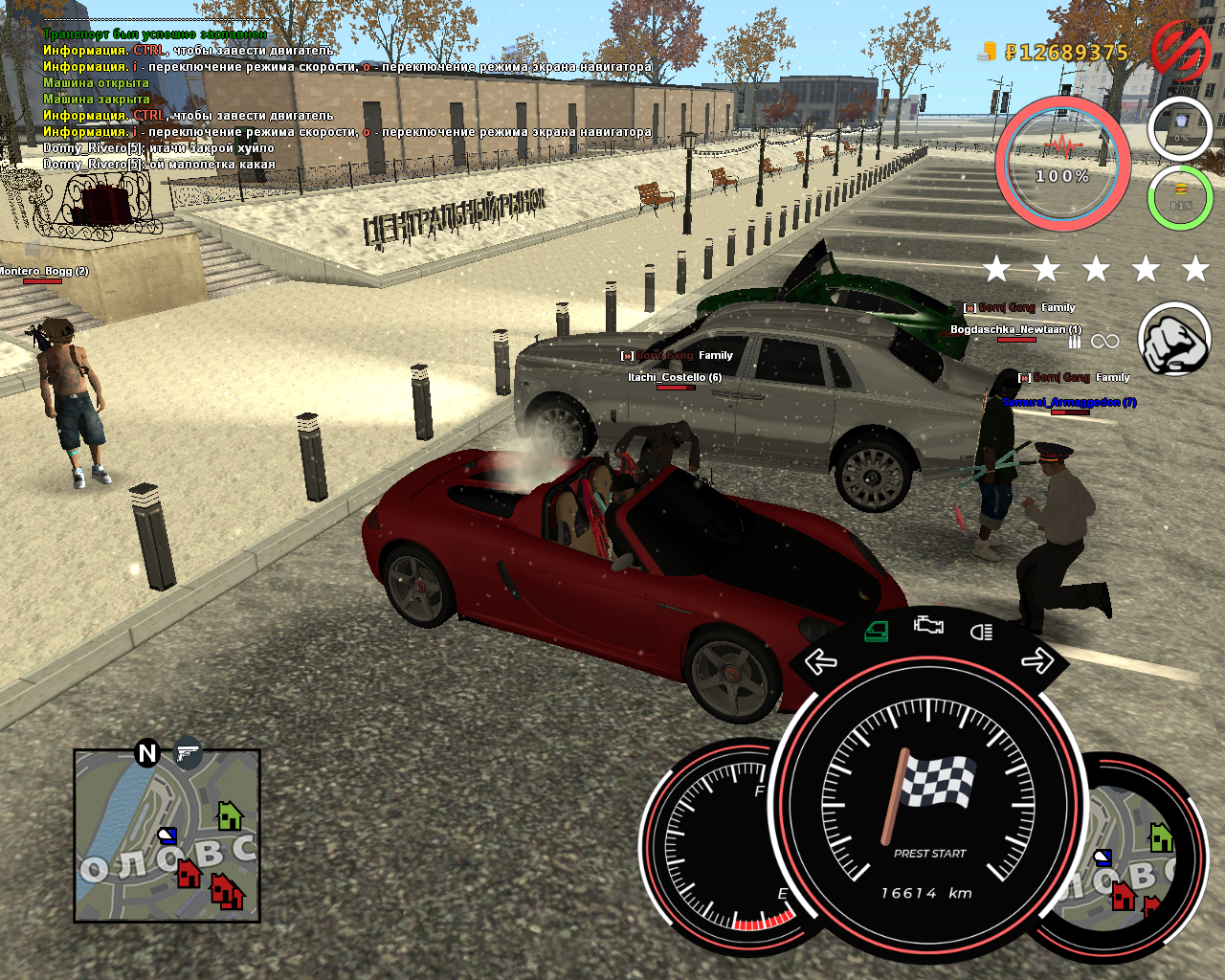The height and width of the screenshot is (980, 1225).
Task: Click the engine indicator on the speedometer
Action: click(x=927, y=626)
